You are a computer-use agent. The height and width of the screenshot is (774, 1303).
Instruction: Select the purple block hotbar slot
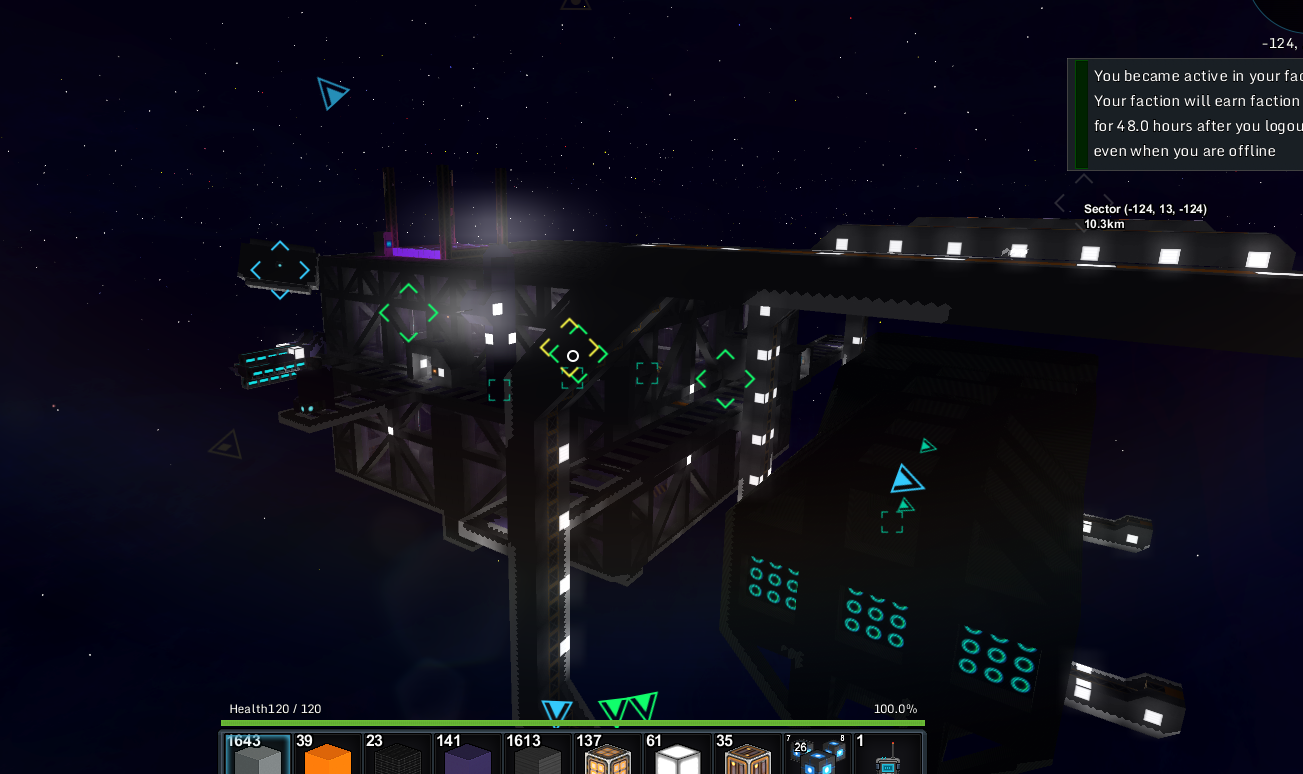[468, 755]
